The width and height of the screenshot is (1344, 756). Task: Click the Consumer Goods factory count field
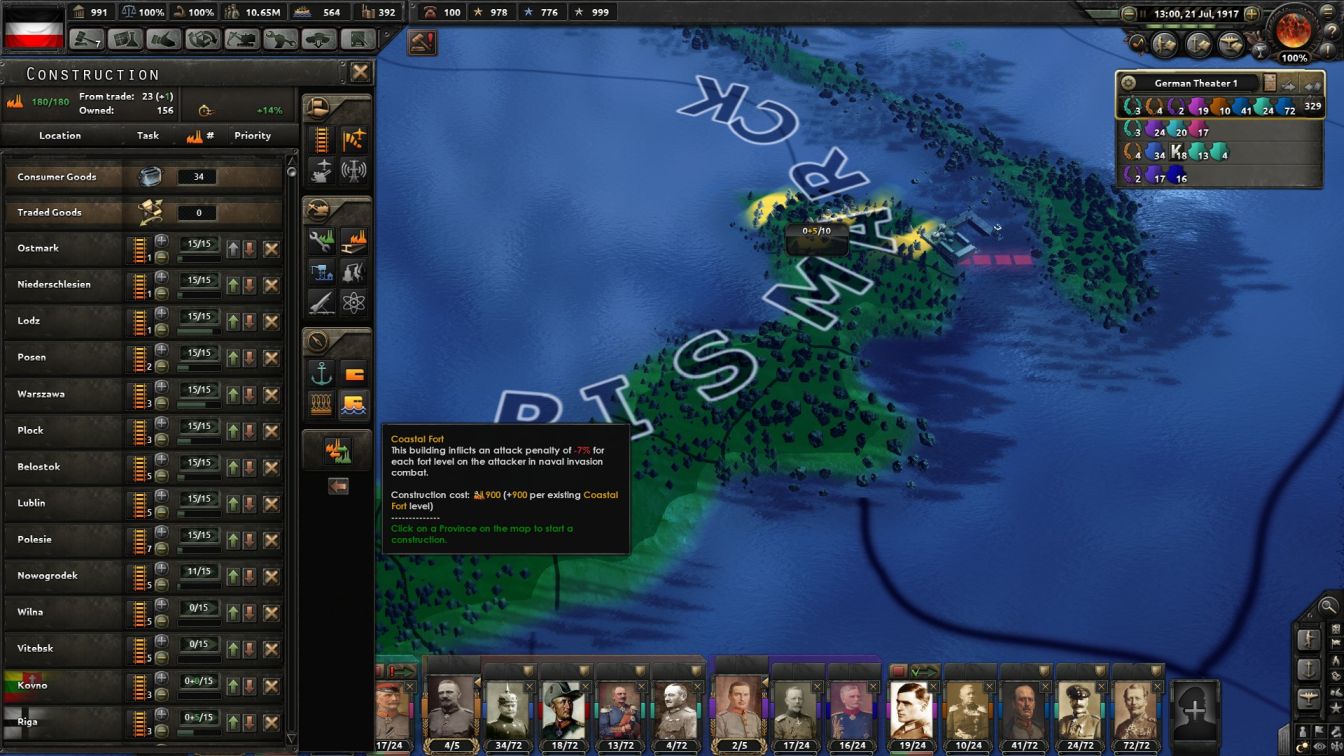tap(196, 177)
